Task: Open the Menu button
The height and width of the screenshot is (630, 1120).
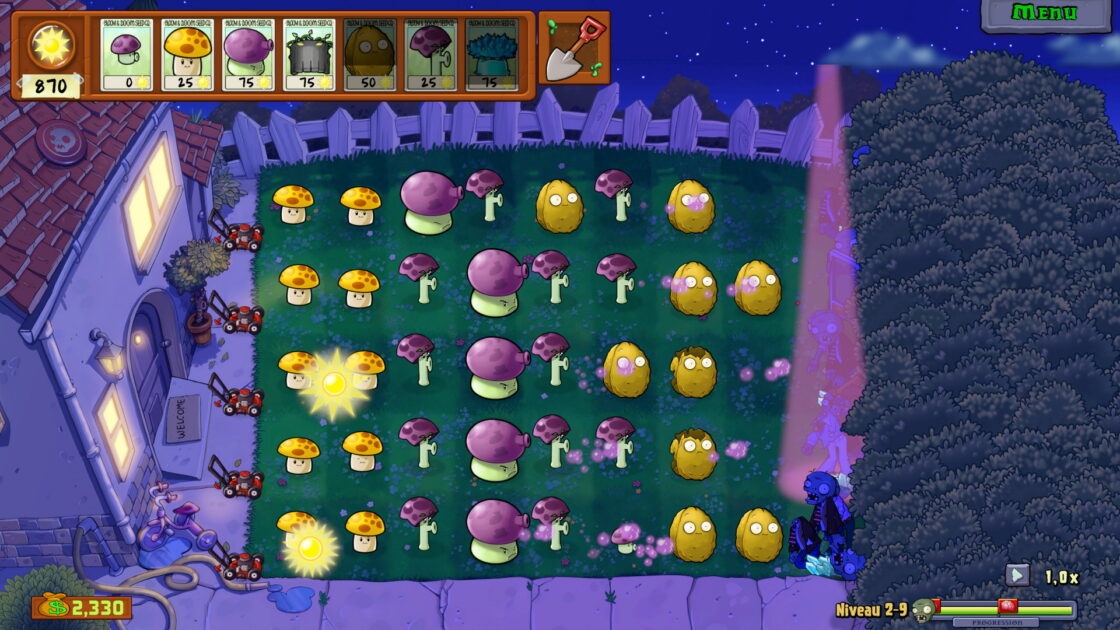Action: 1045,13
